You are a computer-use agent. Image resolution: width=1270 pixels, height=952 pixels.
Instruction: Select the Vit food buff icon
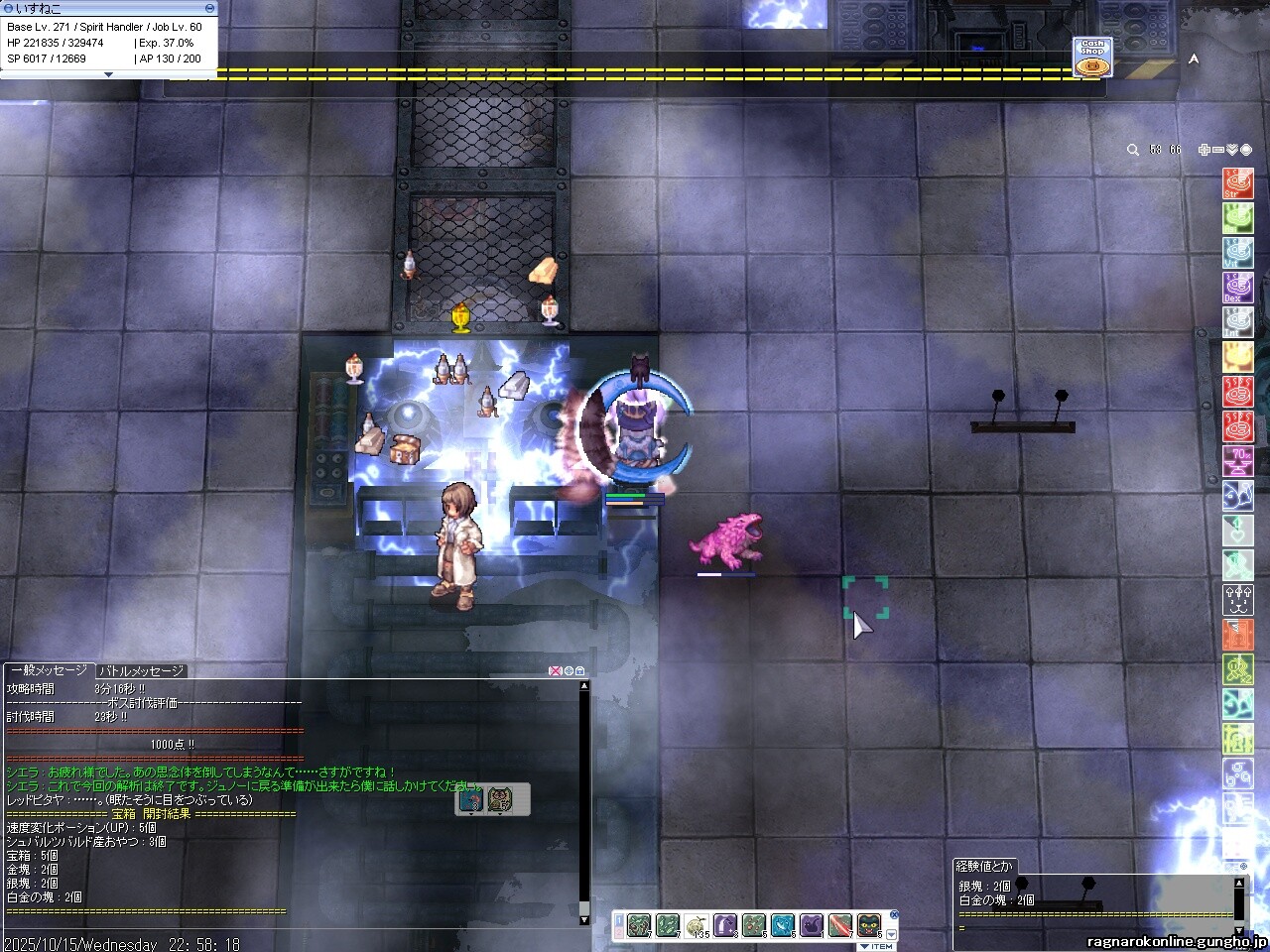coord(1237,253)
